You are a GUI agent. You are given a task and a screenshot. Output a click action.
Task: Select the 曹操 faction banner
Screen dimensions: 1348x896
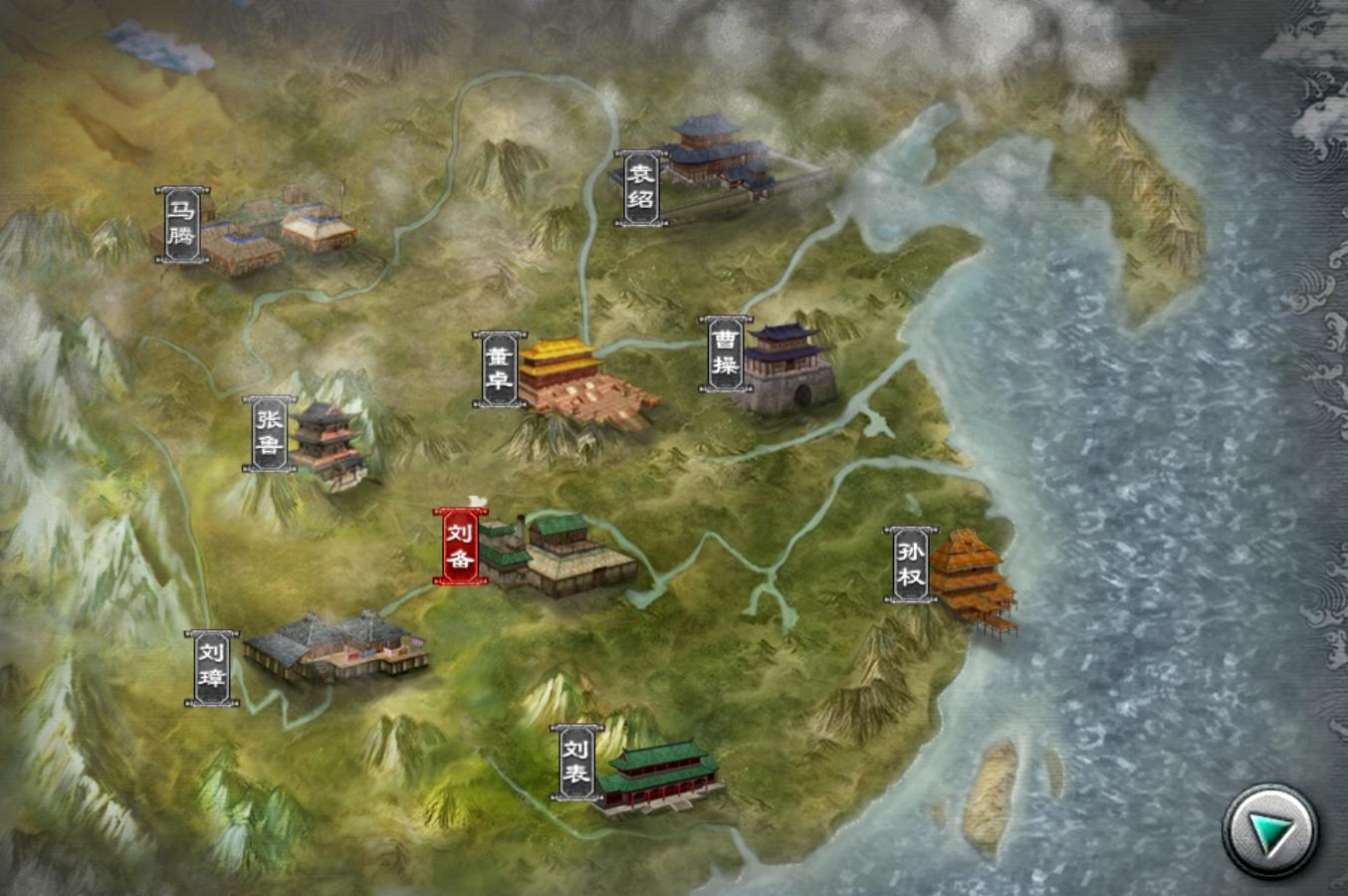click(725, 354)
